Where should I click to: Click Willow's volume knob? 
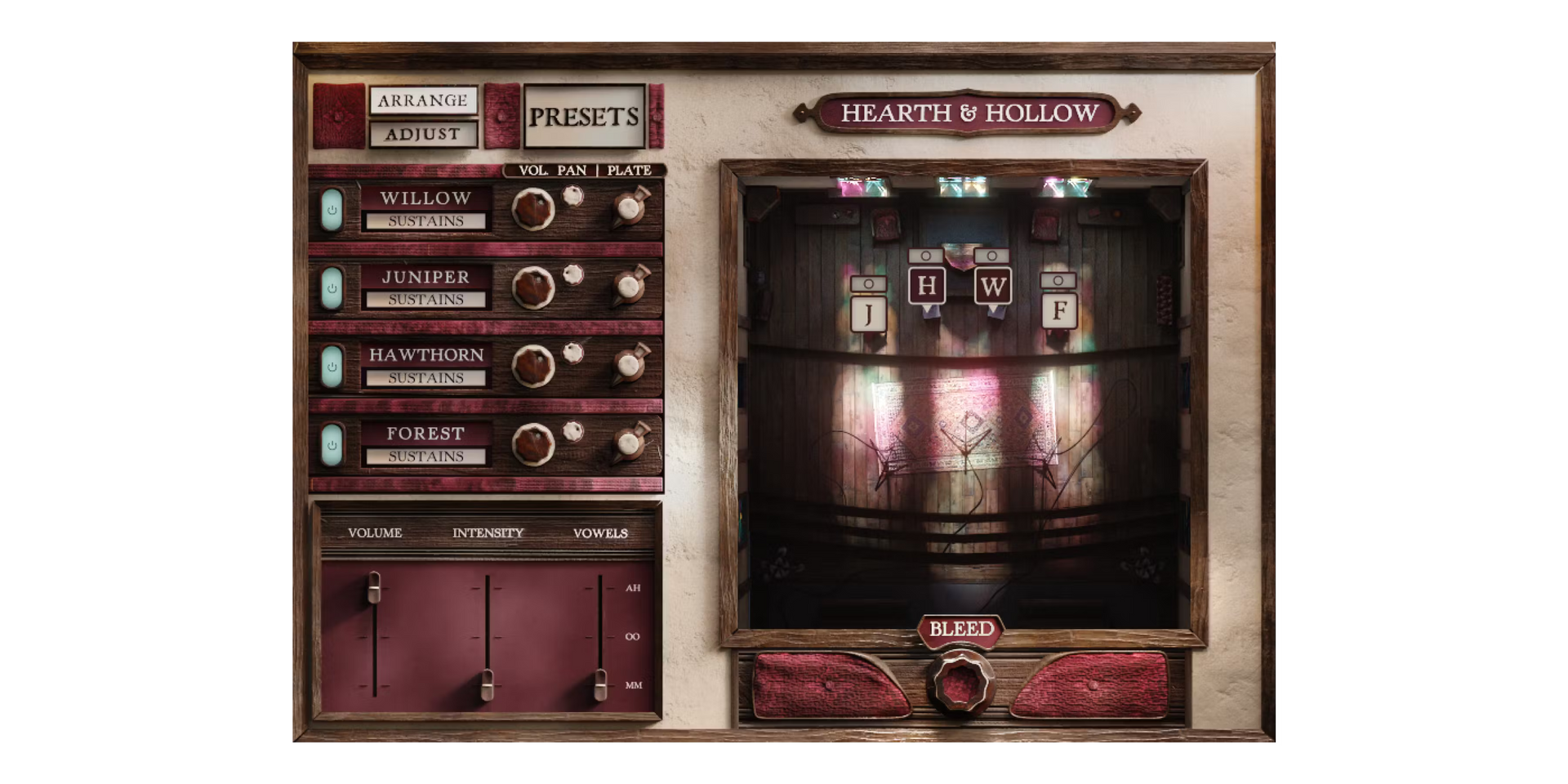(x=533, y=209)
